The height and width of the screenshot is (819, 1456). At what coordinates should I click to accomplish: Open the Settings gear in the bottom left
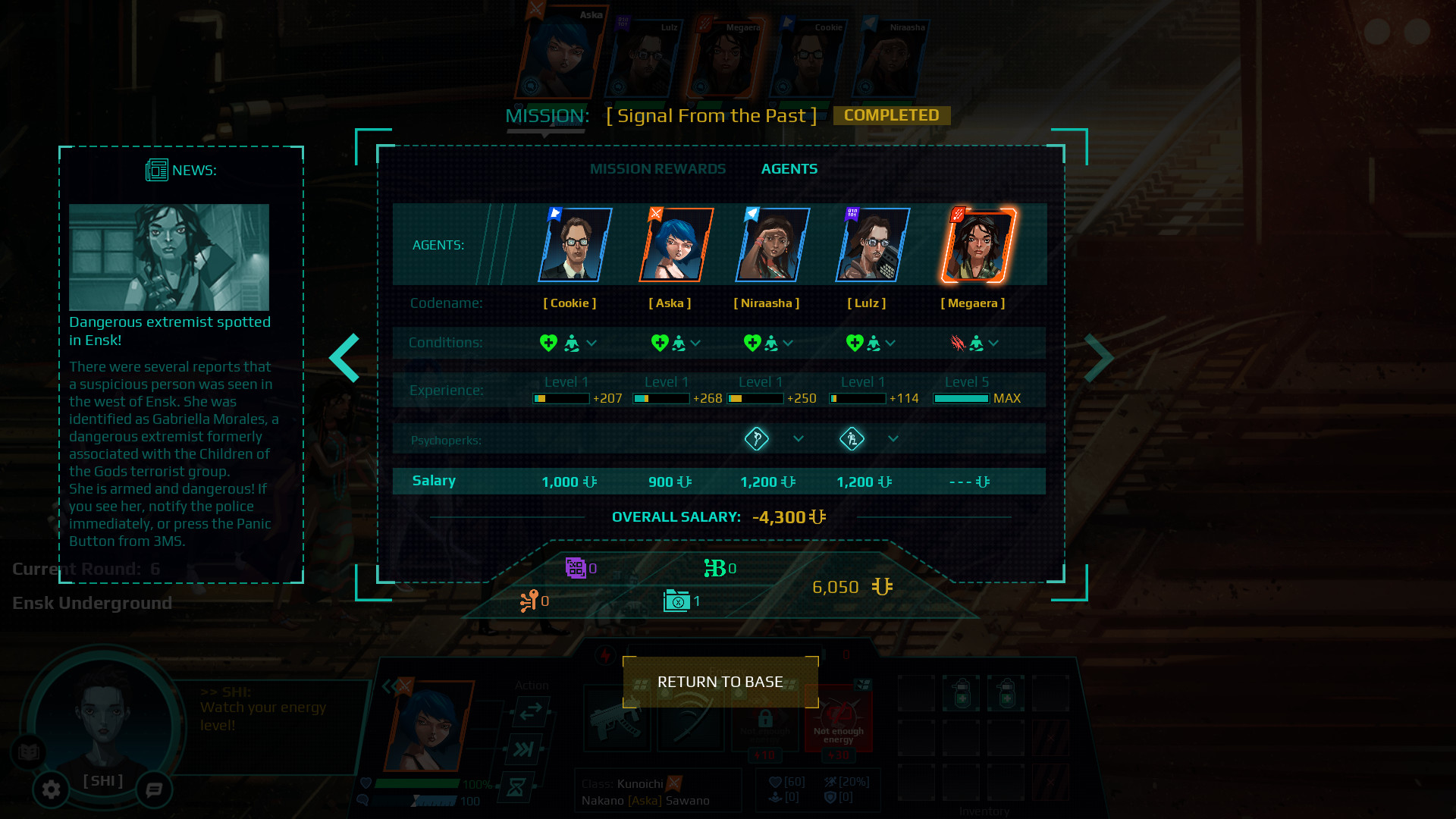point(50,789)
